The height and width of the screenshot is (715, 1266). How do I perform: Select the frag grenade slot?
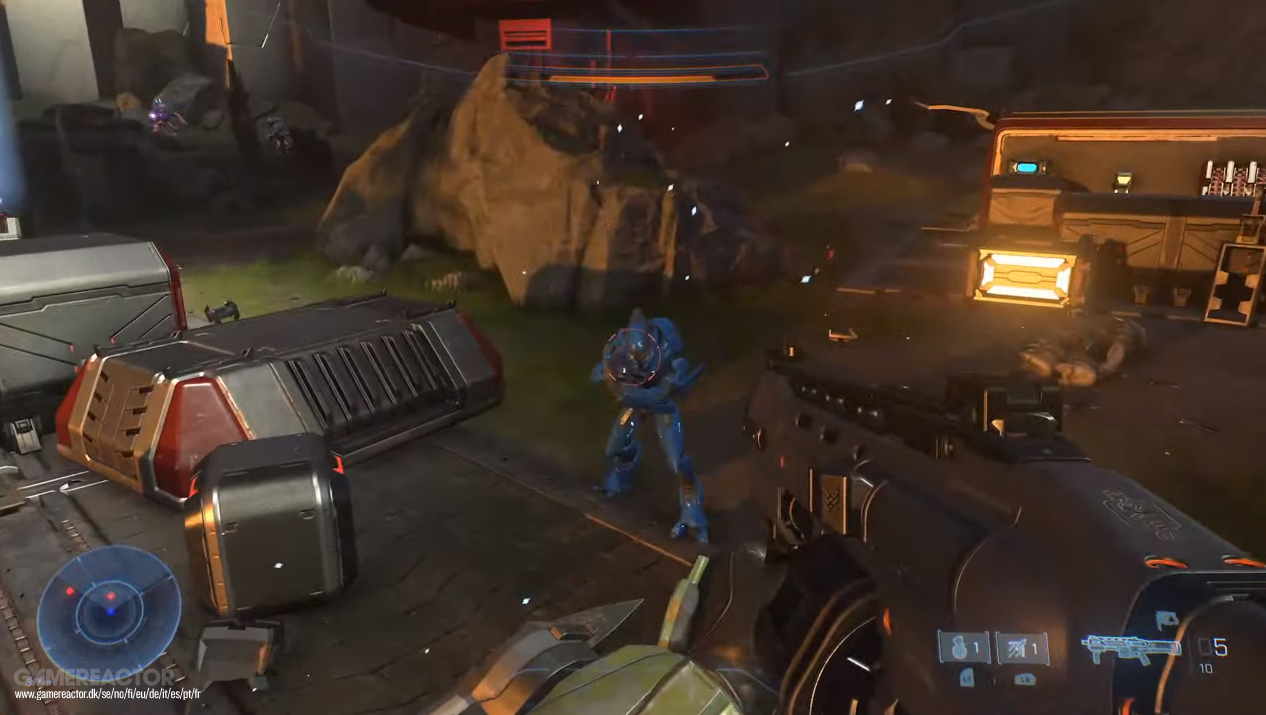pyautogui.click(x=963, y=648)
